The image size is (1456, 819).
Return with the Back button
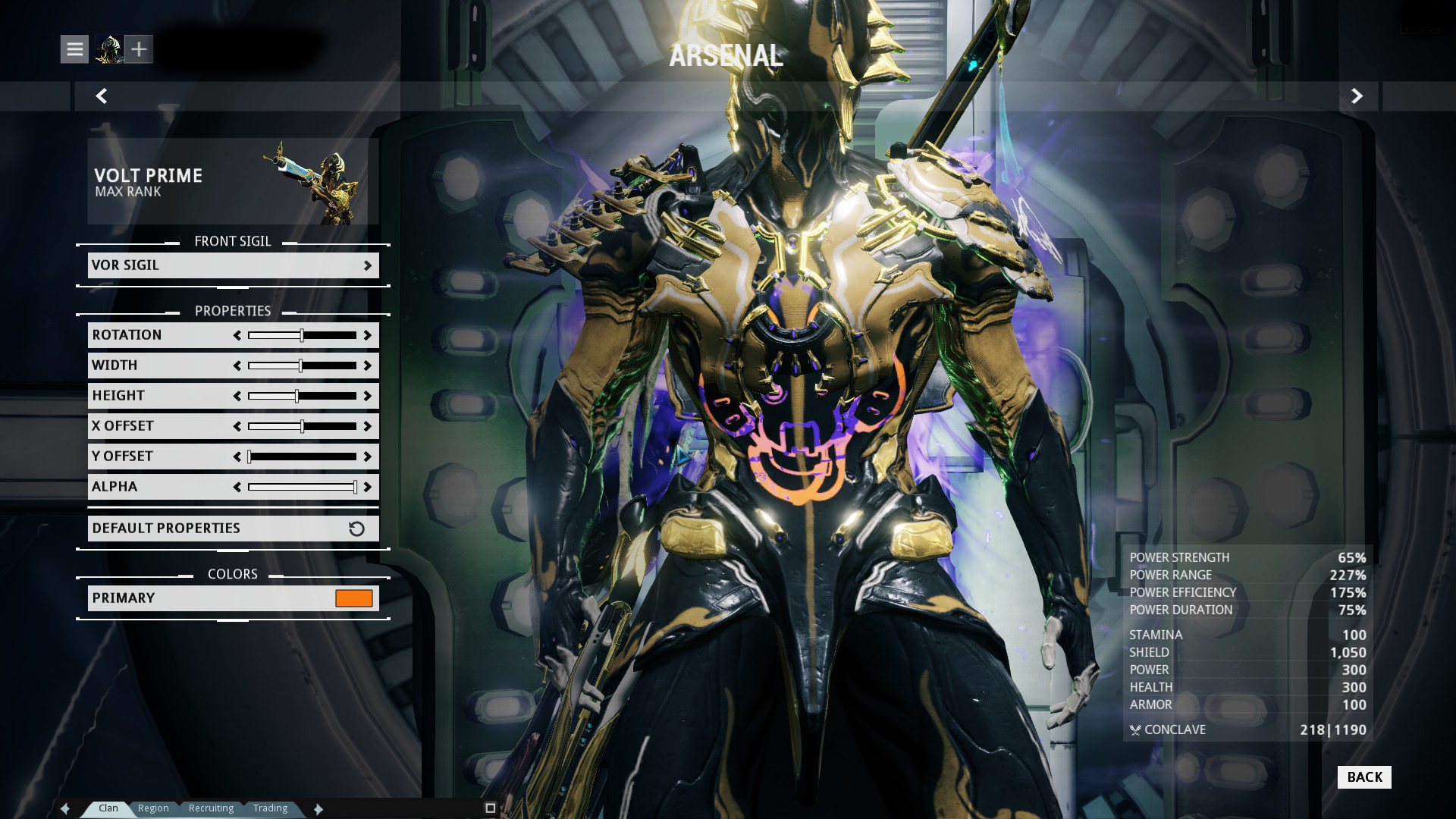1363,777
